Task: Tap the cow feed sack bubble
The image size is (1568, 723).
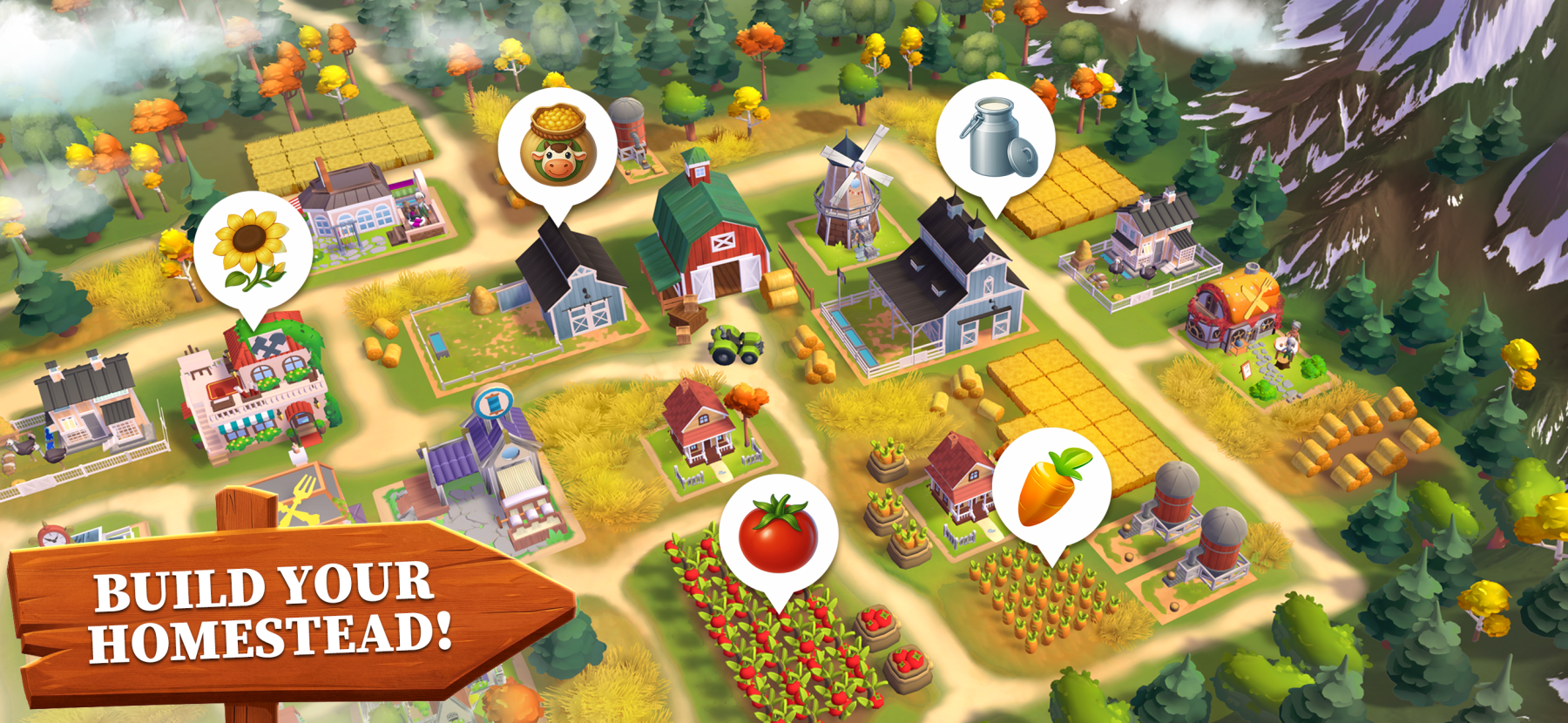Action: pos(558,146)
